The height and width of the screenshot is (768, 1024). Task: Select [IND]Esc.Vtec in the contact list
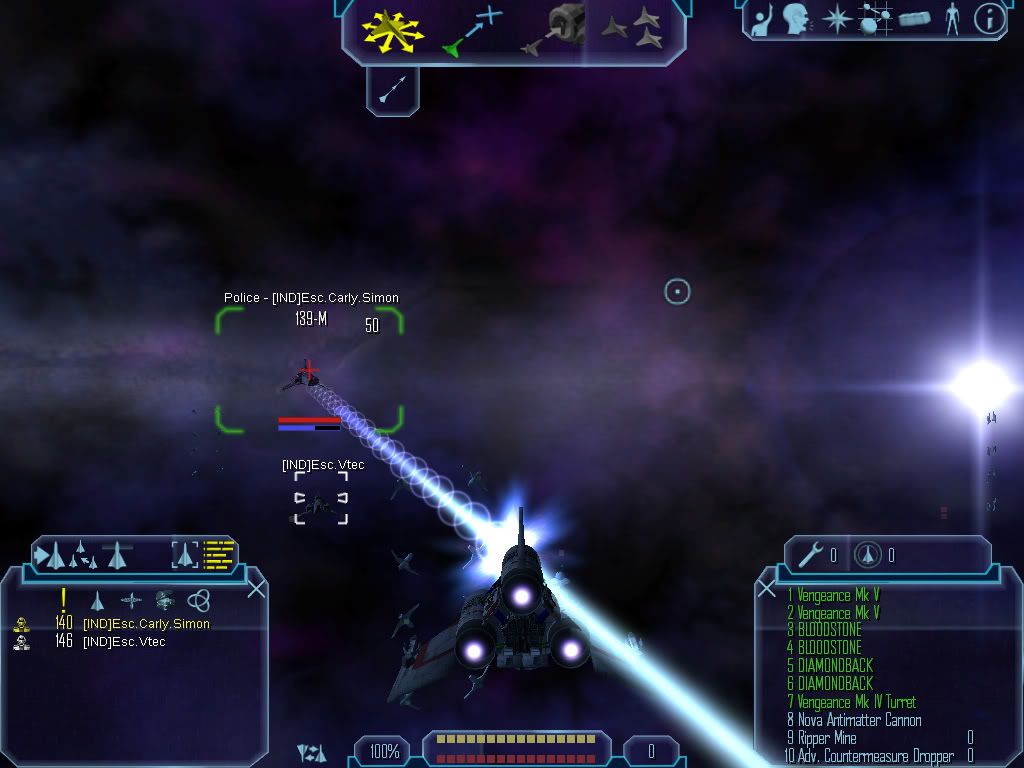(124, 642)
